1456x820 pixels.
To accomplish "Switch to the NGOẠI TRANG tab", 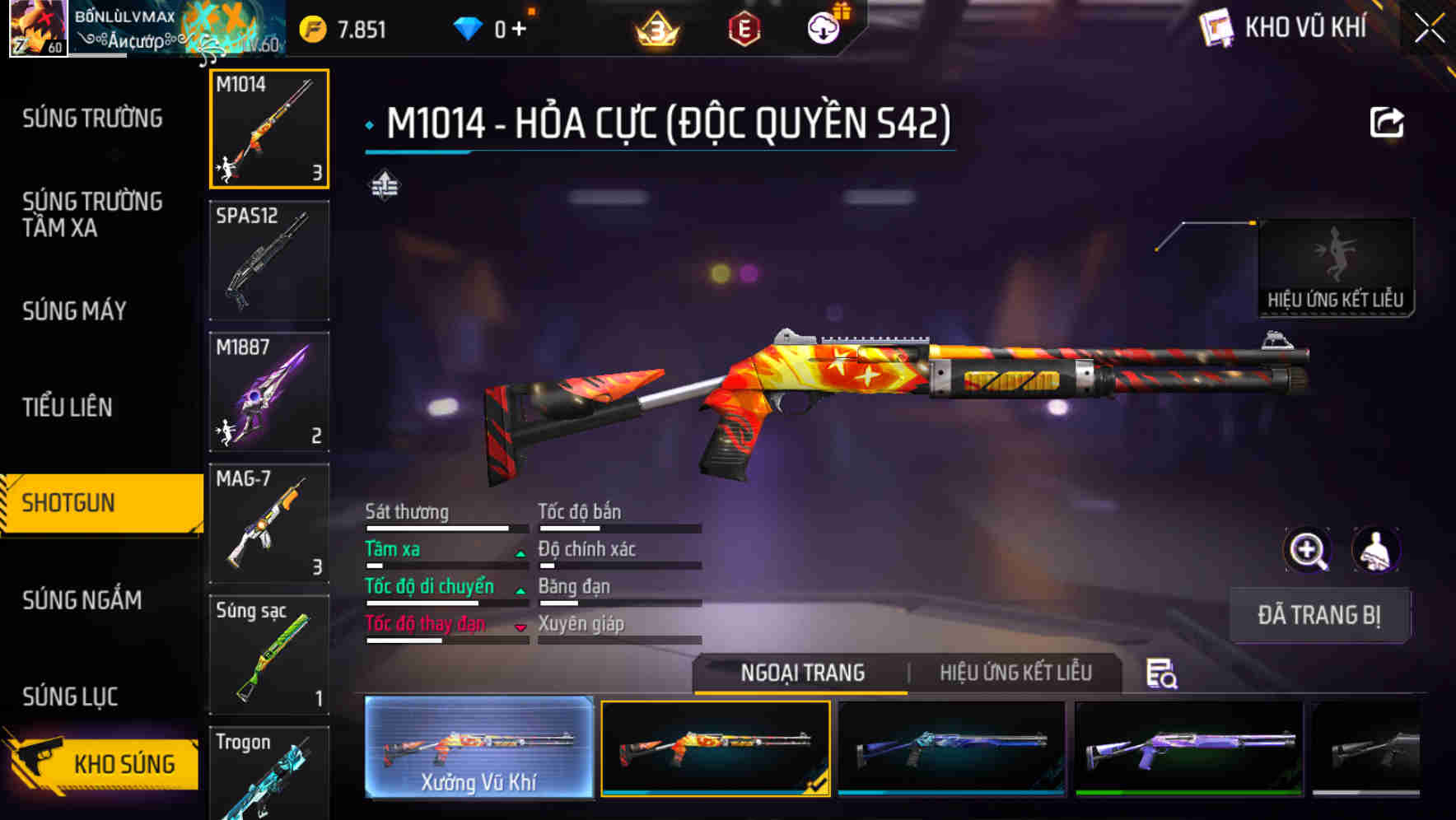I will point(801,673).
